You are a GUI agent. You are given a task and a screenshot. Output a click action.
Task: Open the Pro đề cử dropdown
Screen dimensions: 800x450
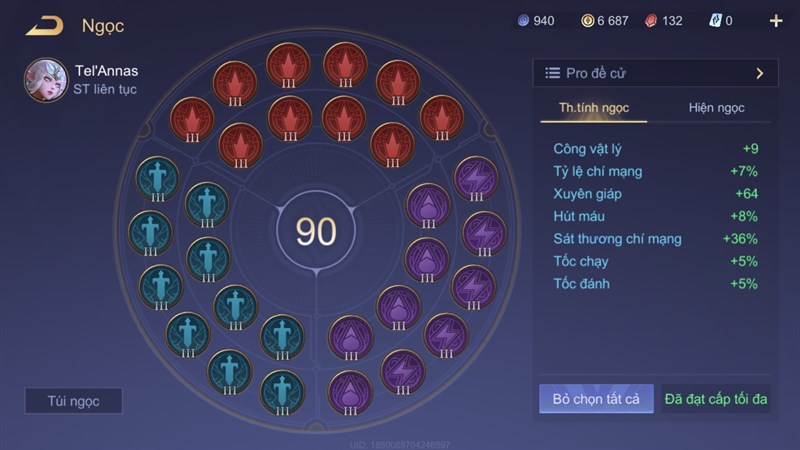655,73
